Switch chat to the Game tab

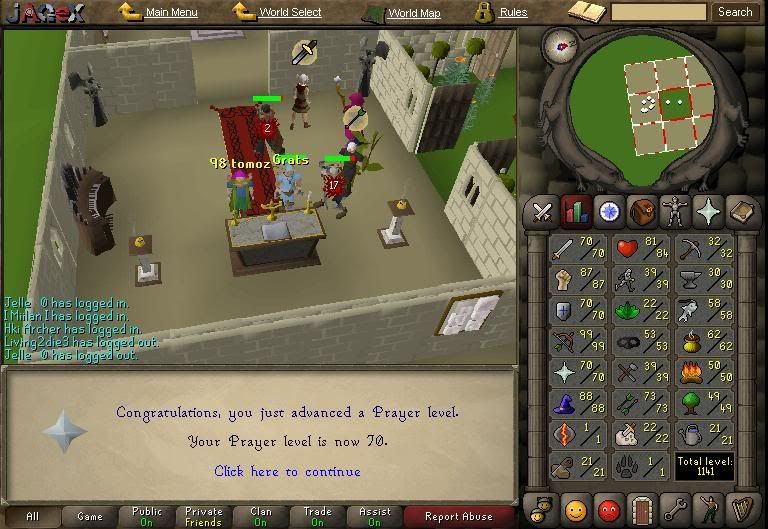tap(90, 517)
